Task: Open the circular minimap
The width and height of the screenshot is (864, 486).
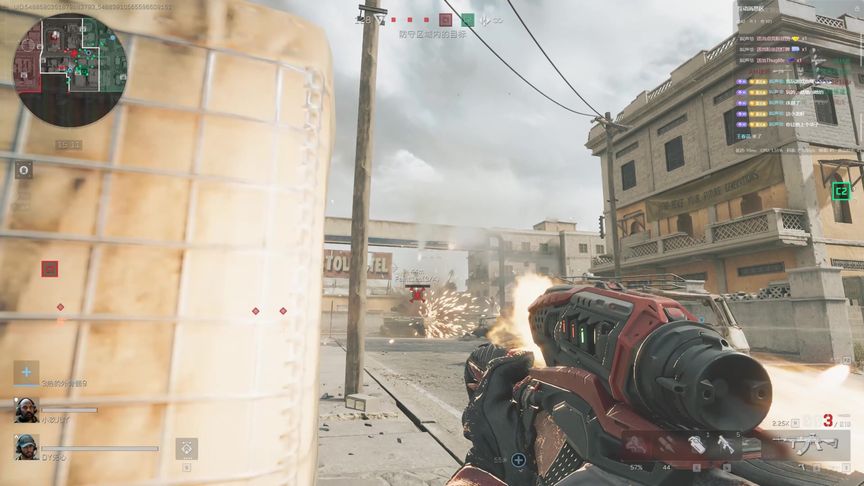Action: coord(69,69)
